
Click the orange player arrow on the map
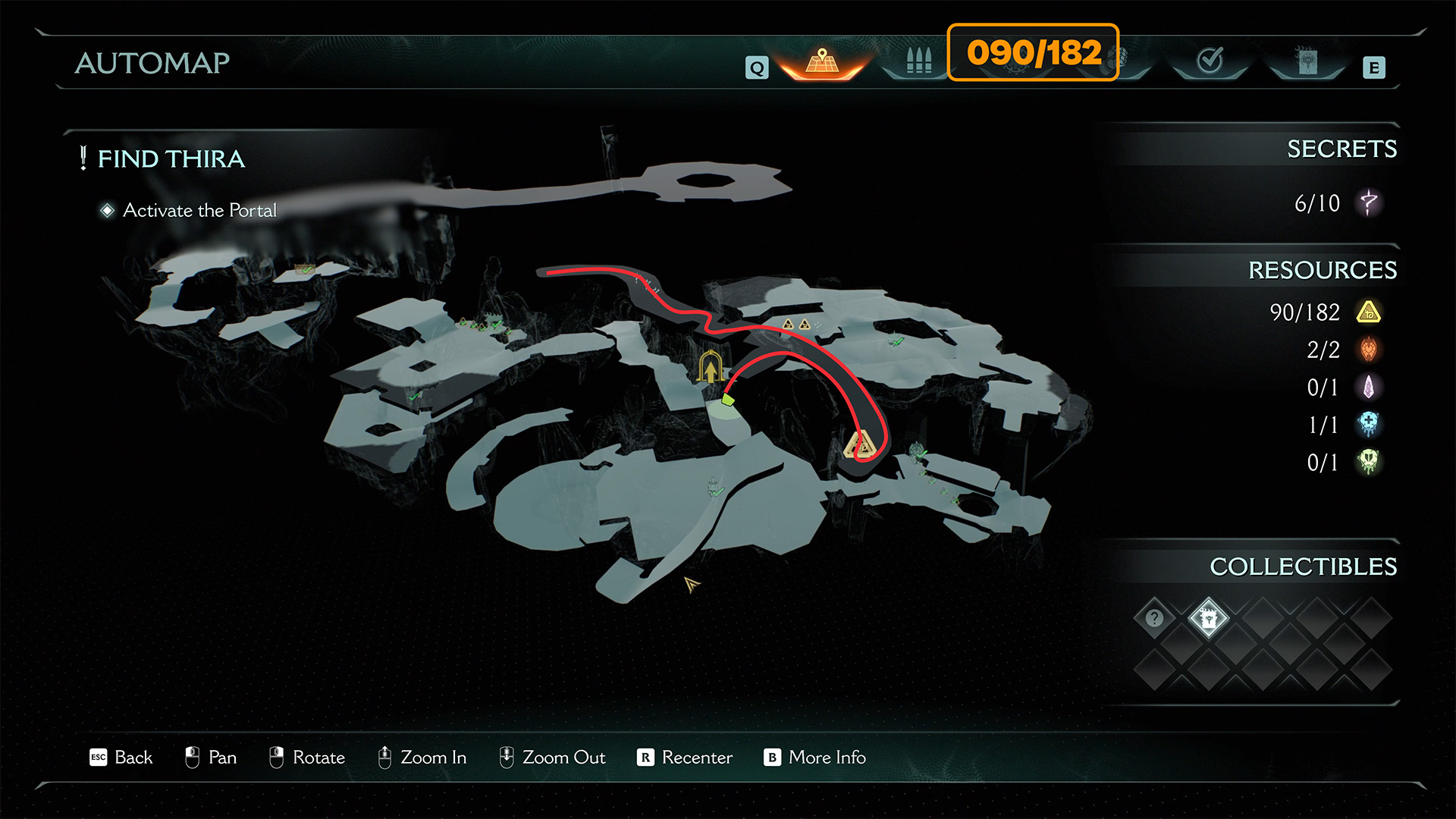(x=691, y=584)
